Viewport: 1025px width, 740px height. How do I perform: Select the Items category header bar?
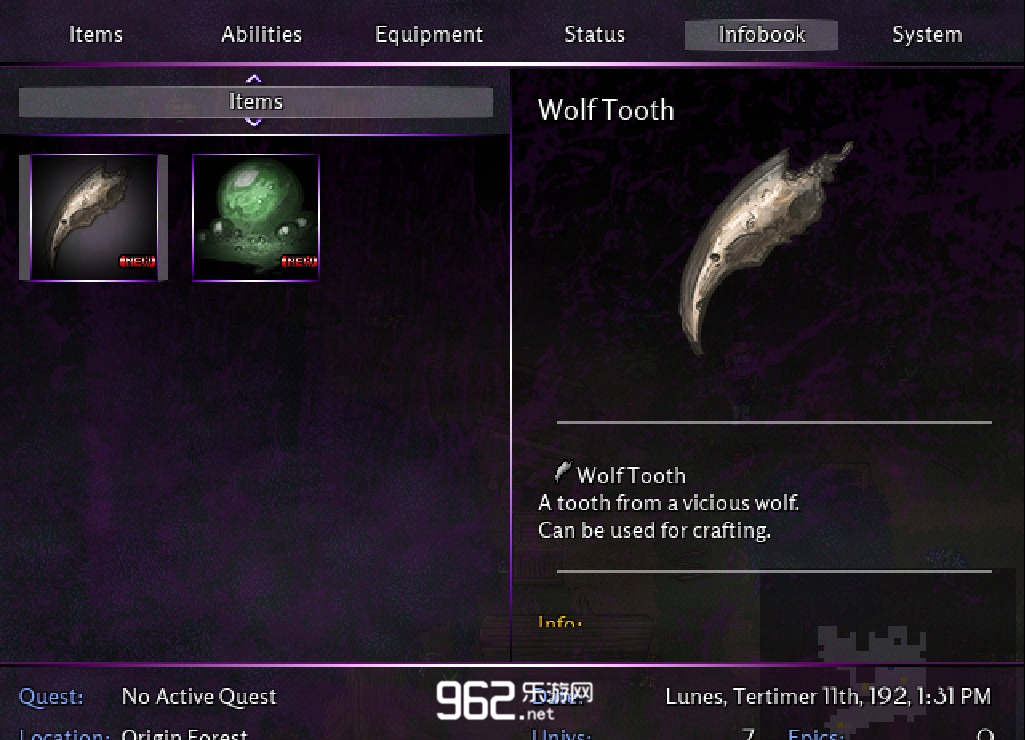point(256,102)
